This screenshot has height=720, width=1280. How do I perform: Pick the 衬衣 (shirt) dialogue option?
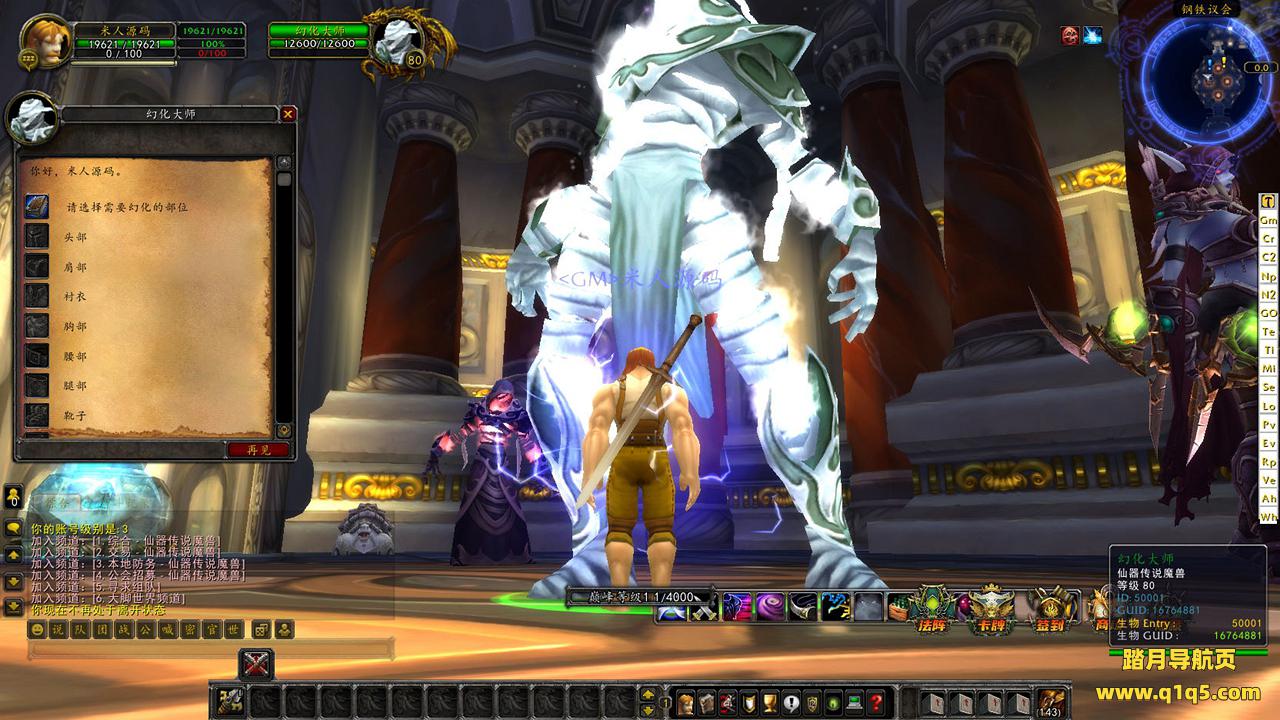(76, 297)
